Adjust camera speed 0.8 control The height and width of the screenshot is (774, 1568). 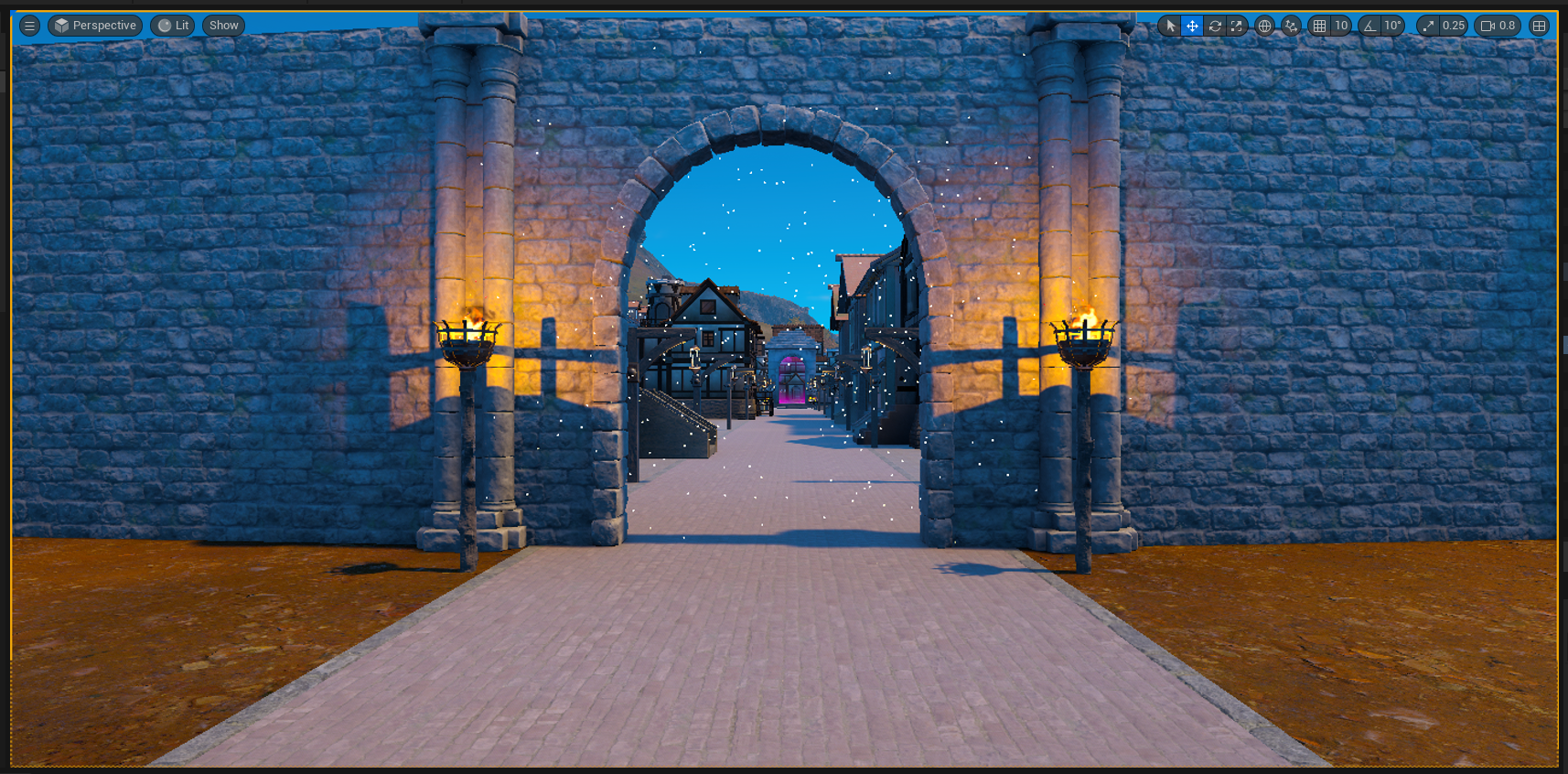1498,26
